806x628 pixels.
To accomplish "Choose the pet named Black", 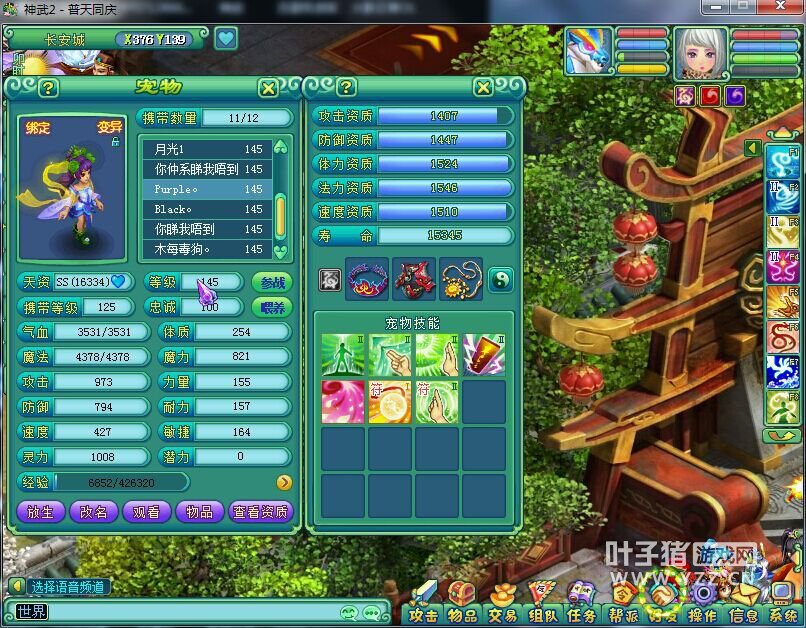I will pyautogui.click(x=206, y=209).
